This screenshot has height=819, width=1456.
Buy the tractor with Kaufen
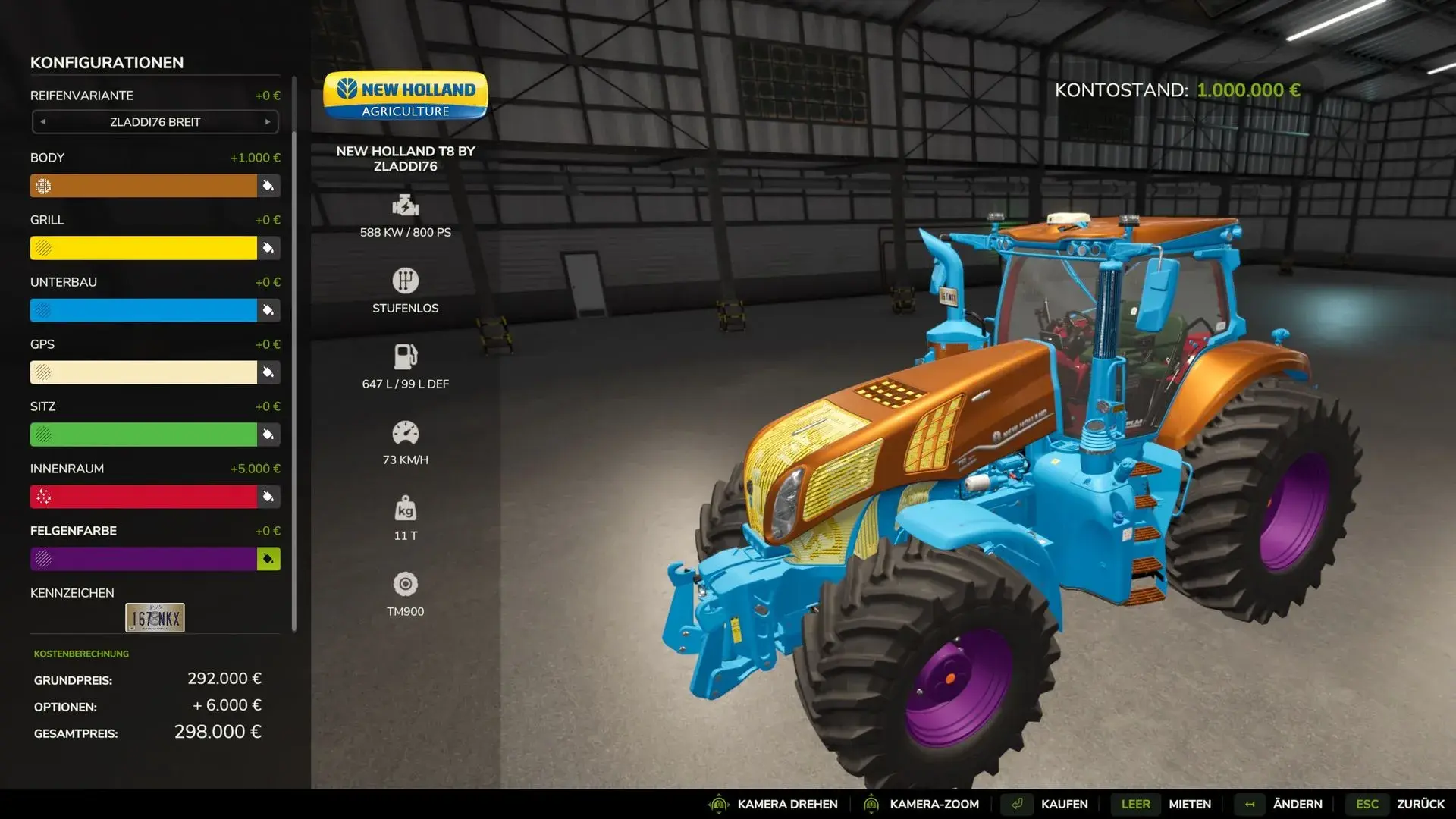pyautogui.click(x=1063, y=804)
